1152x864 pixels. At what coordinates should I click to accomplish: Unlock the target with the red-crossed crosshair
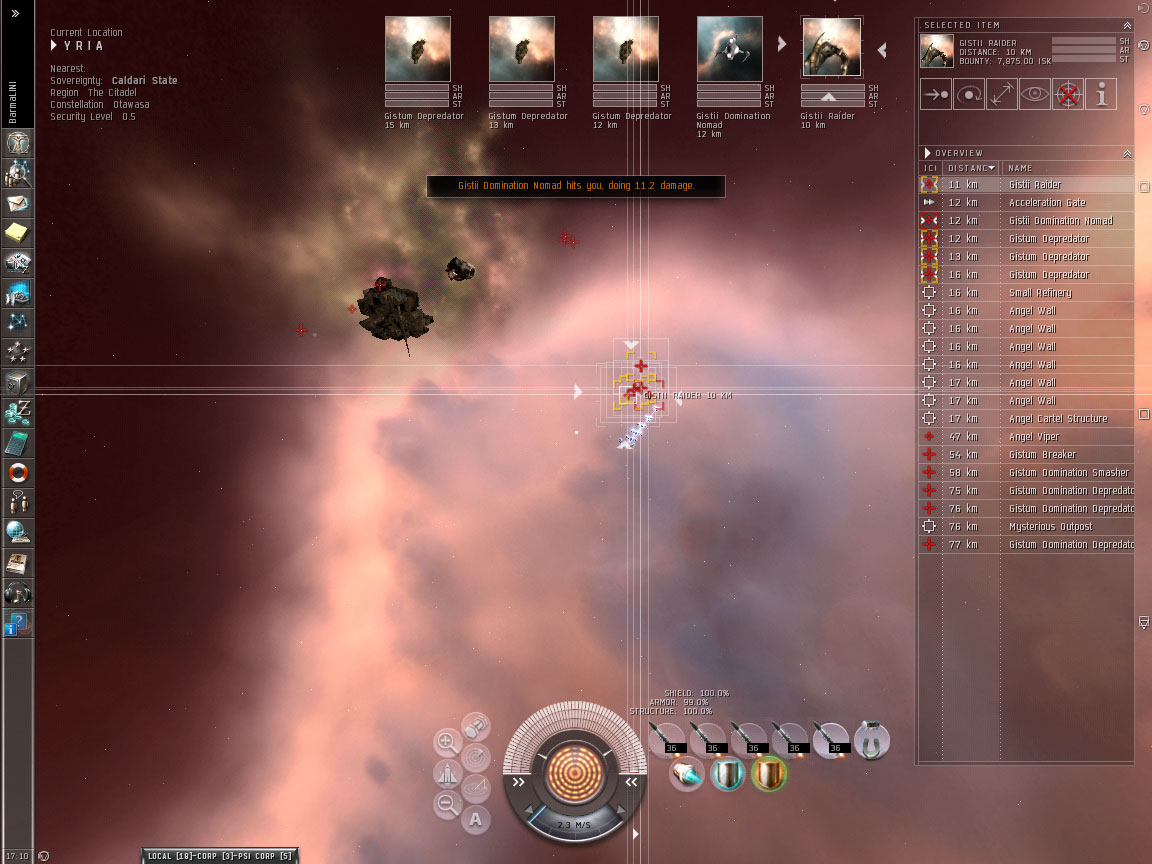(x=1068, y=94)
